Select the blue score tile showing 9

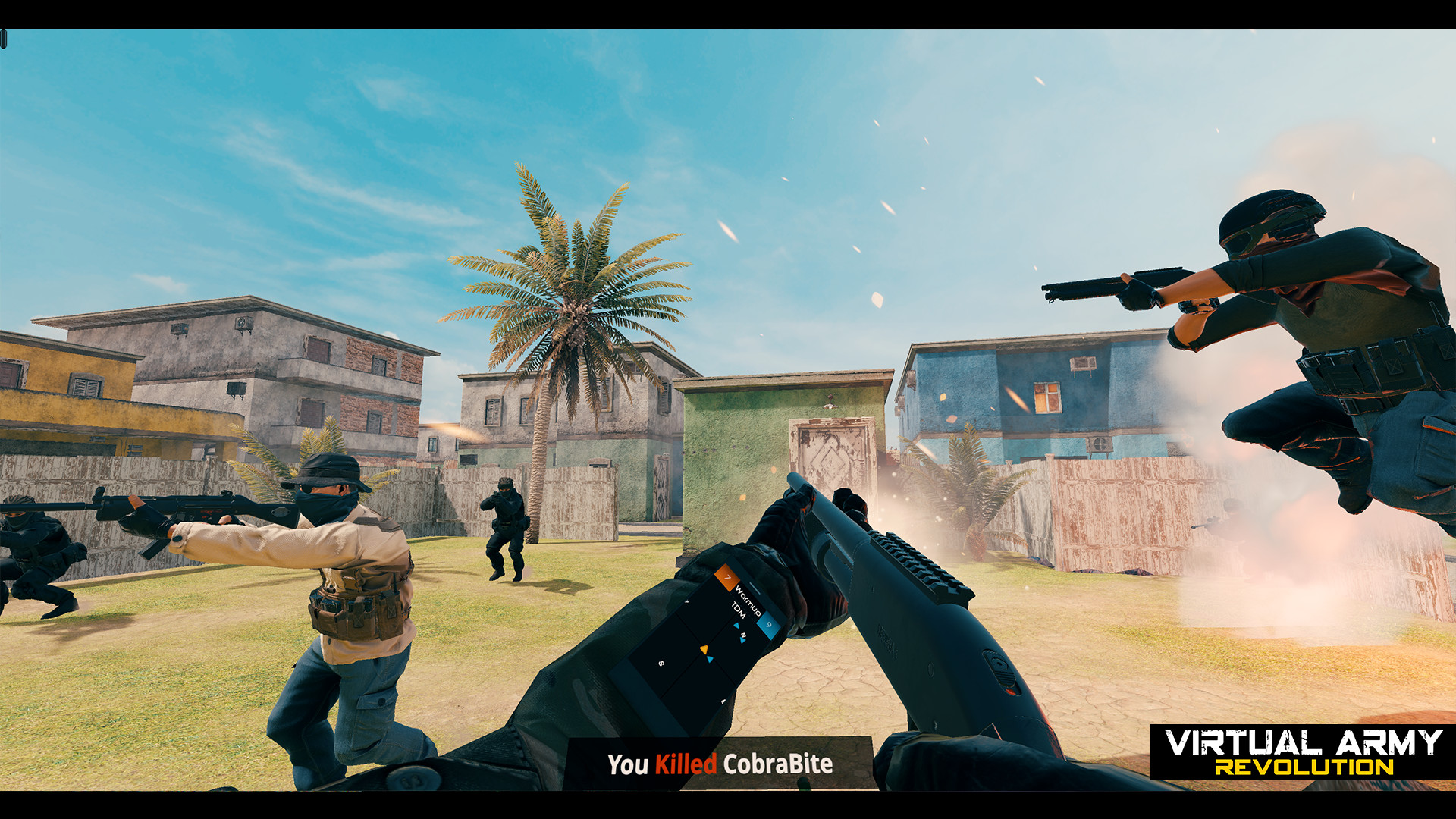(x=767, y=625)
